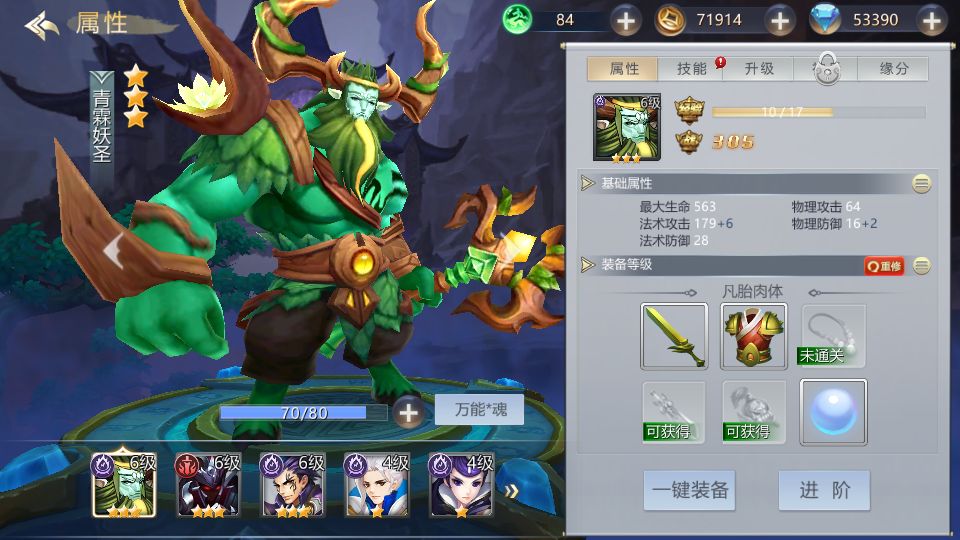The height and width of the screenshot is (540, 960).
Task: Select the red armor equipment slot
Action: tap(753, 336)
